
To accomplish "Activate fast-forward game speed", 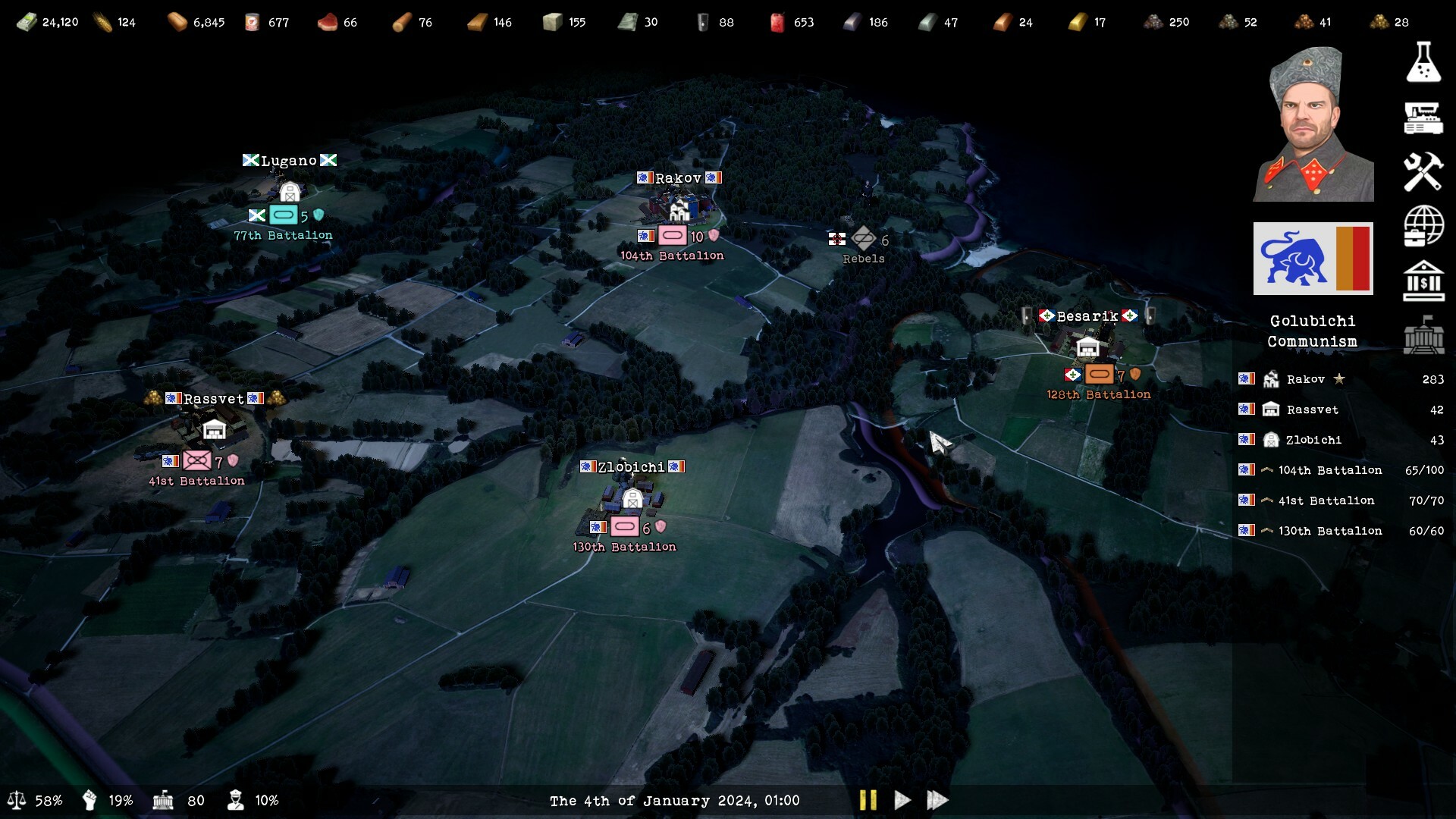I will pos(937,800).
